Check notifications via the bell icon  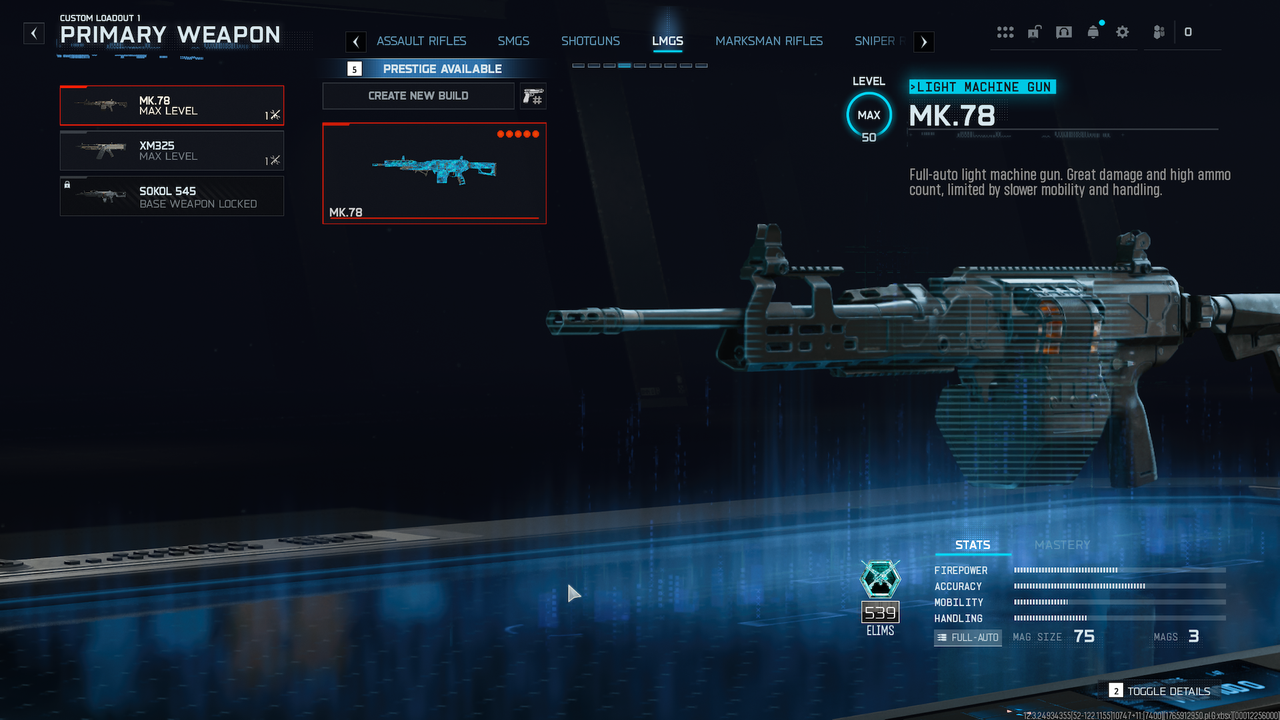1093,32
